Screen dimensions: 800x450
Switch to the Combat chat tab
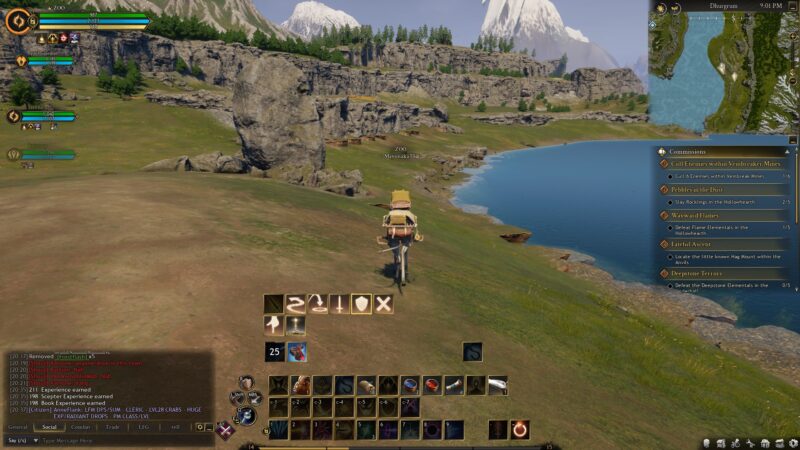coord(80,427)
